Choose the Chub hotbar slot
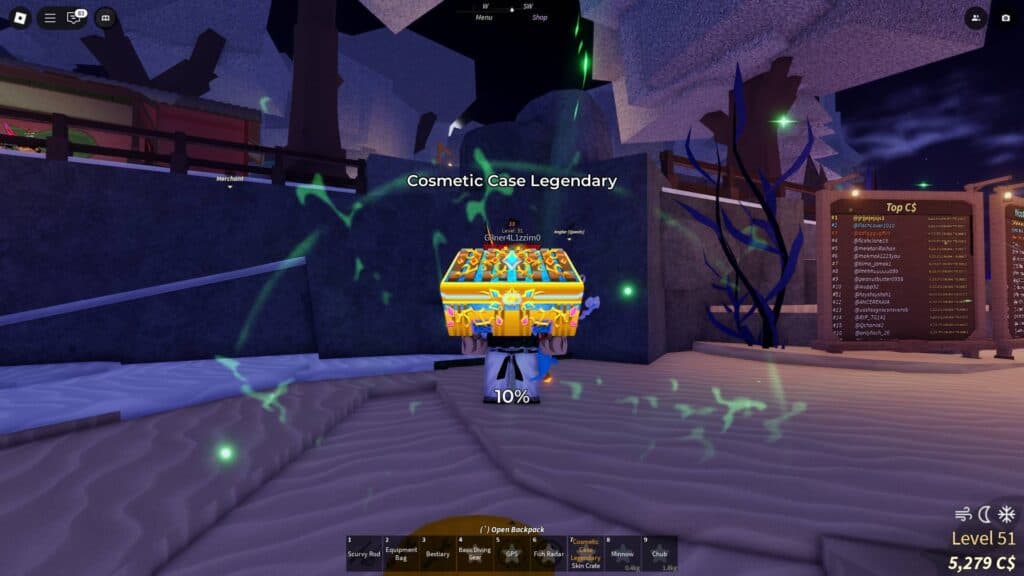 click(x=660, y=553)
